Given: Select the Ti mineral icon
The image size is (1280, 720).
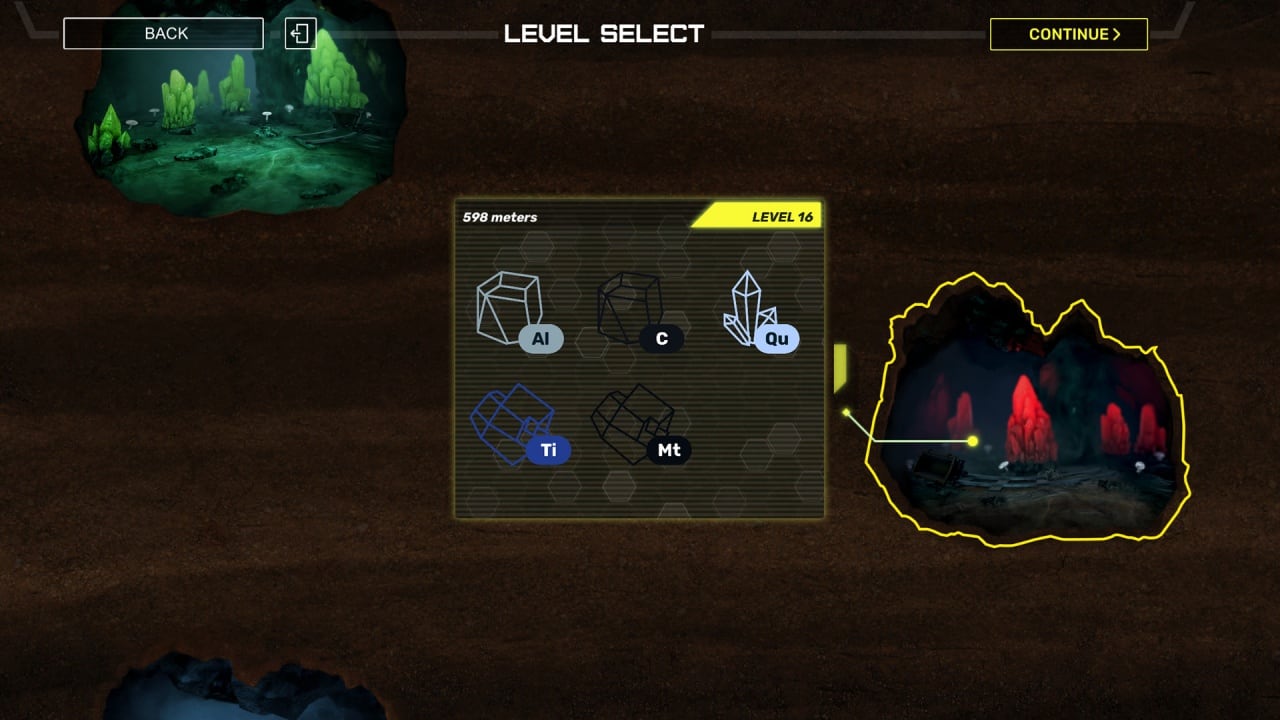Looking at the screenshot, I should pos(518,425).
